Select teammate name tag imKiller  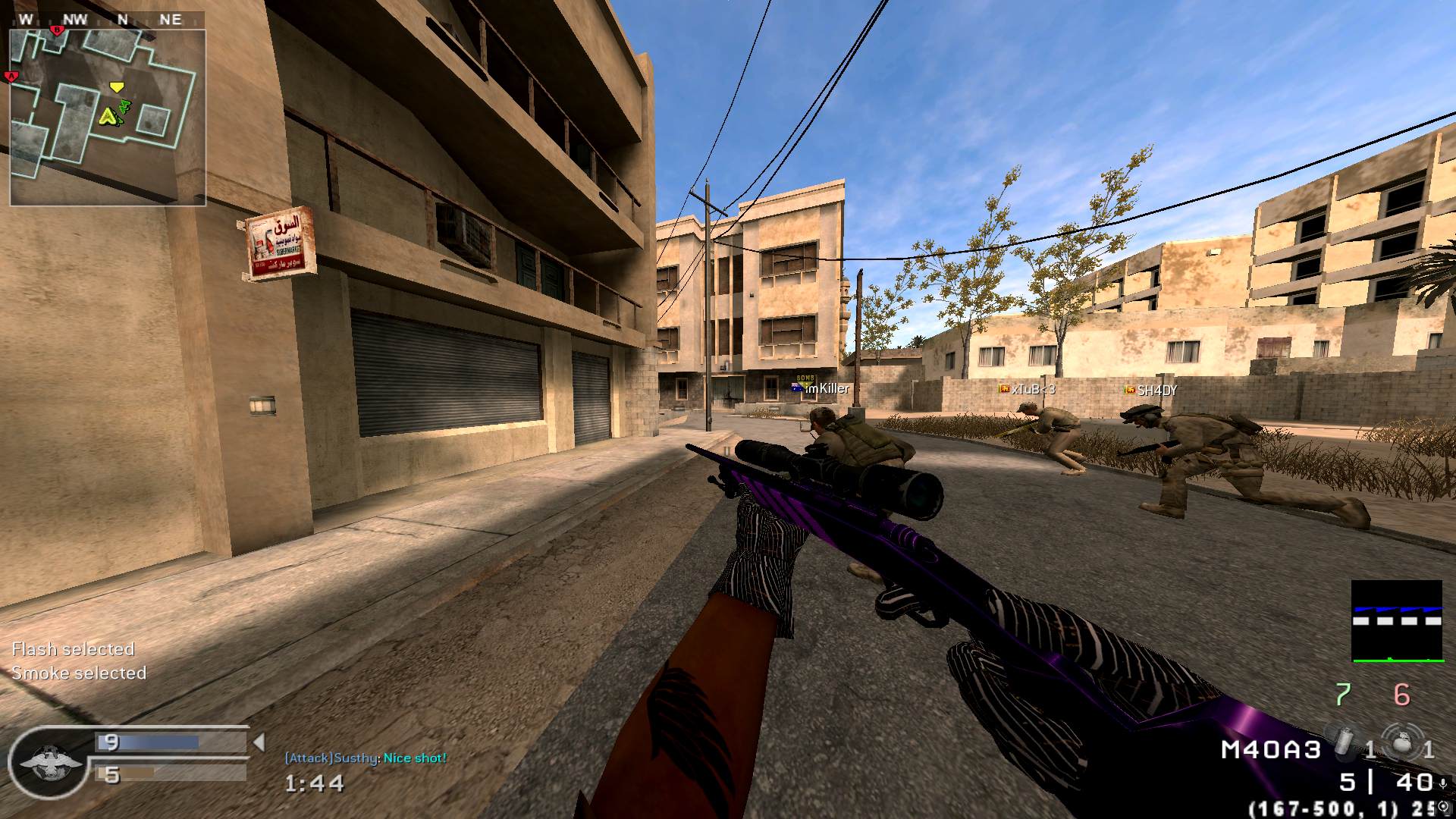pyautogui.click(x=827, y=388)
